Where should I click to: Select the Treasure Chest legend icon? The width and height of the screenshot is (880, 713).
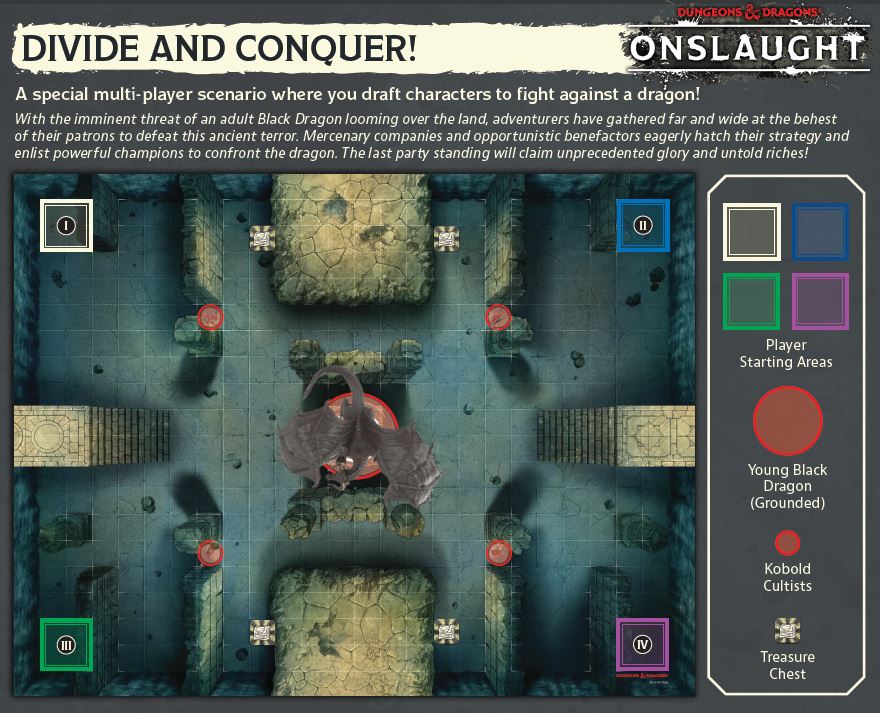pyautogui.click(x=787, y=630)
